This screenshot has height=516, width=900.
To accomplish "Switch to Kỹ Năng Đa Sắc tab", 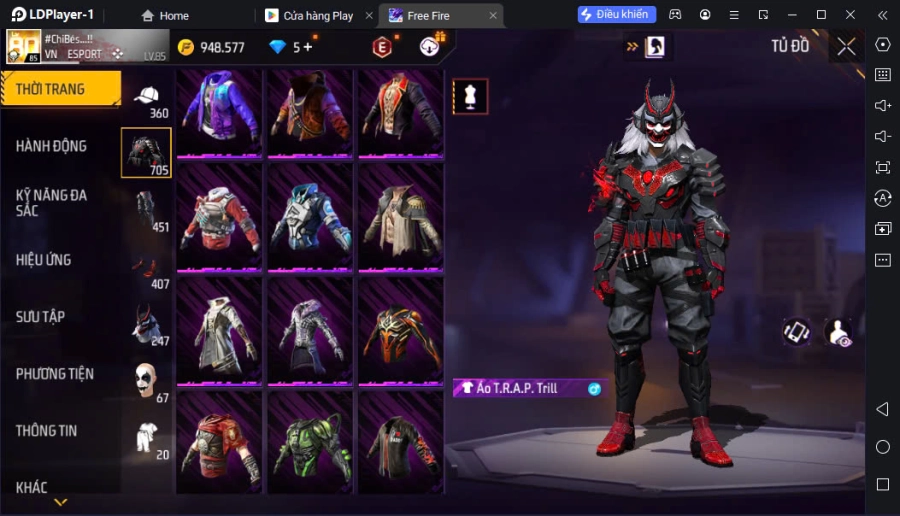I will [x=51, y=202].
